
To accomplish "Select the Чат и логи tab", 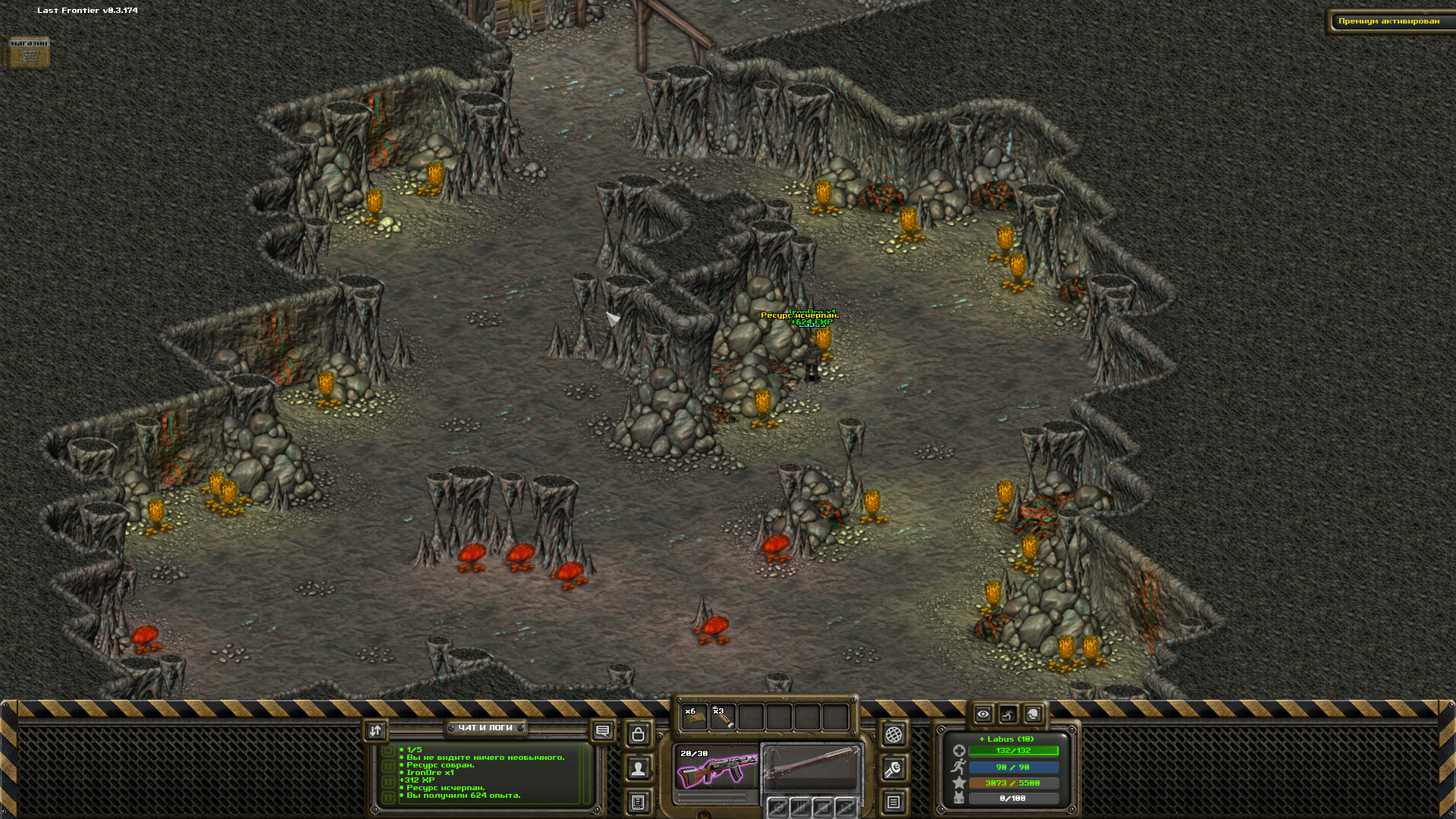I will tap(485, 728).
